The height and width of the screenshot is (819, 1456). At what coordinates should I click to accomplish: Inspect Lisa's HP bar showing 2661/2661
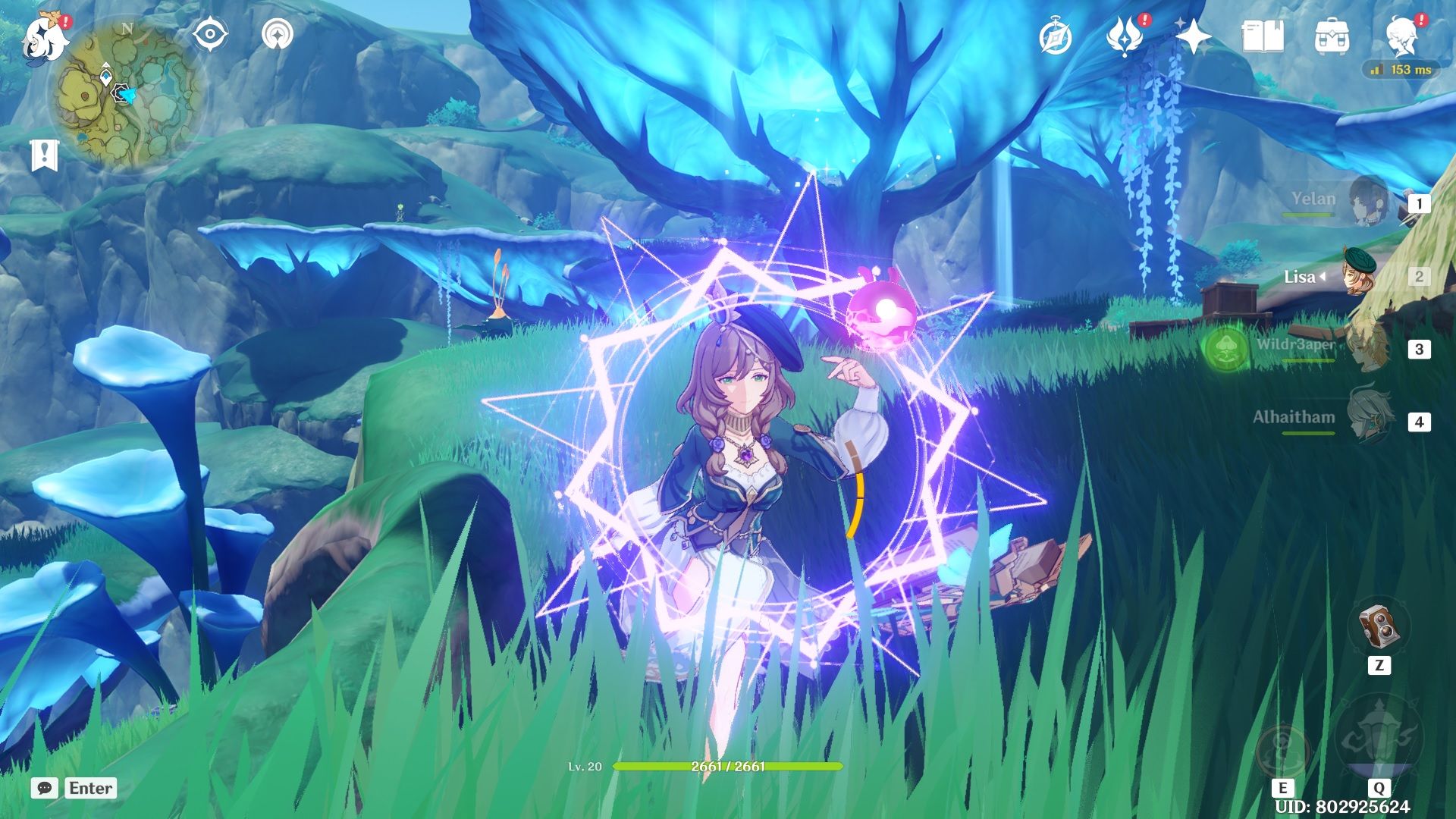(728, 767)
